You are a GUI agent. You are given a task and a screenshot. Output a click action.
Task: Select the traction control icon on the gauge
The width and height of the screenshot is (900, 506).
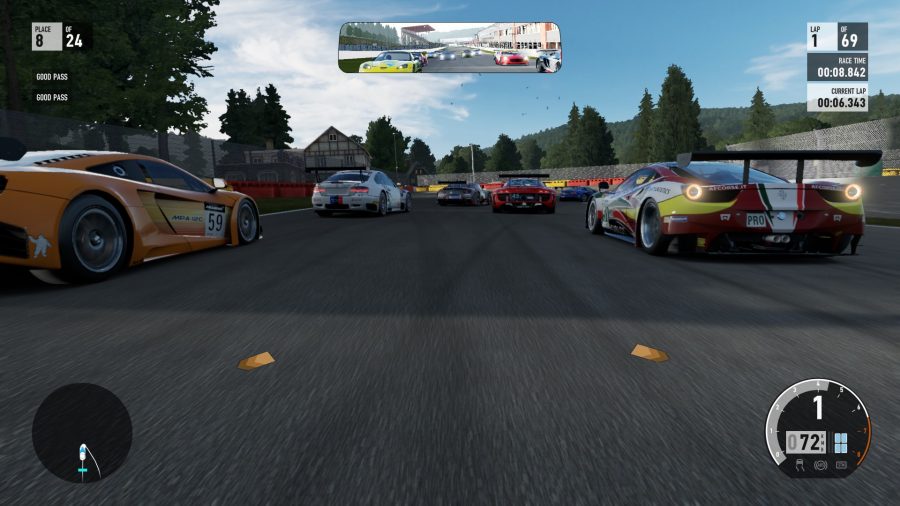click(800, 465)
